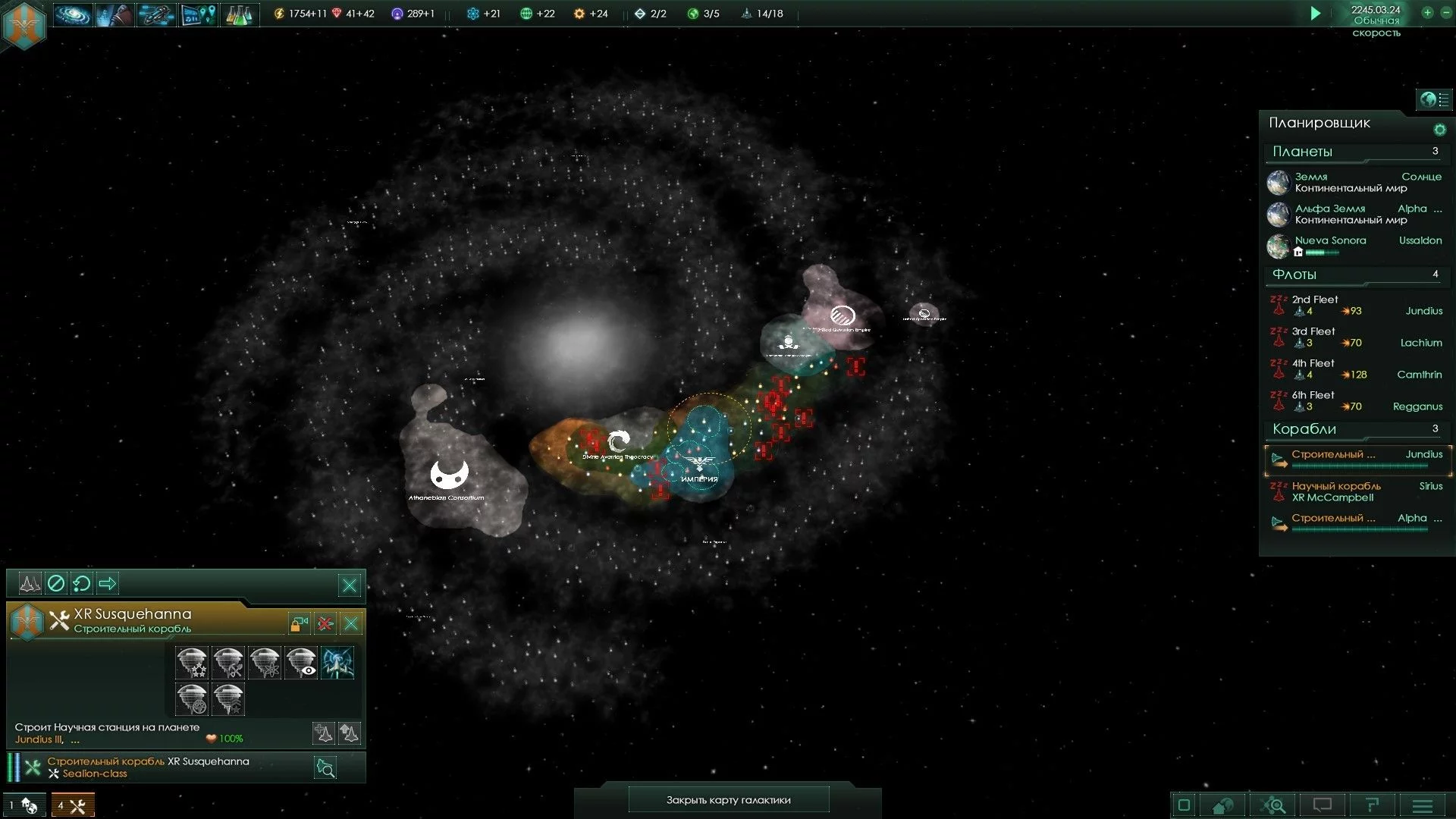The image size is (1456, 819).
Task: Open the research flasks panel
Action: 239,14
